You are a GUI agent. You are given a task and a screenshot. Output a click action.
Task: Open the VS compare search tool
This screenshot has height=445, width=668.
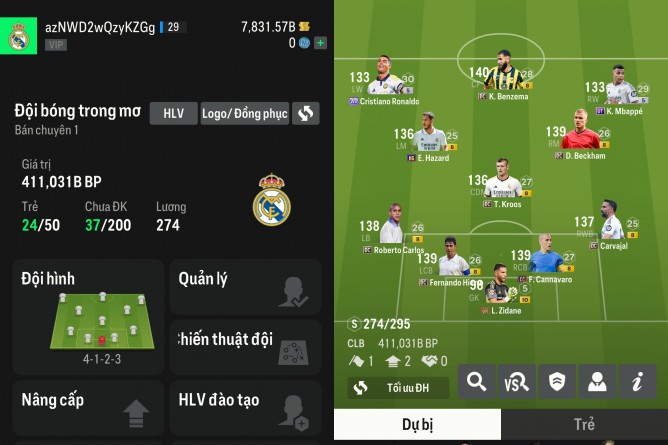click(x=517, y=380)
